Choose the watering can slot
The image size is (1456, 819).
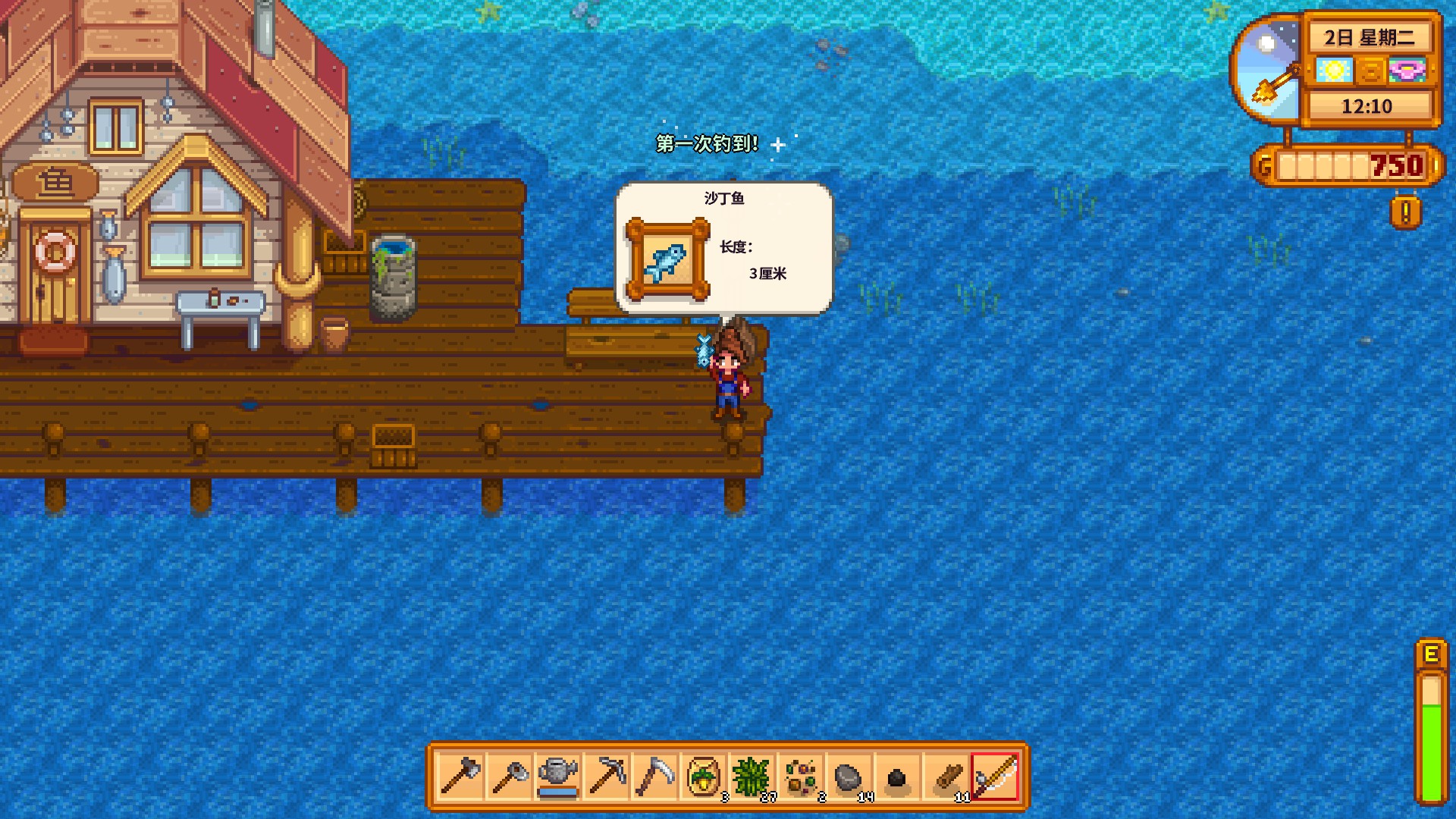point(557,777)
